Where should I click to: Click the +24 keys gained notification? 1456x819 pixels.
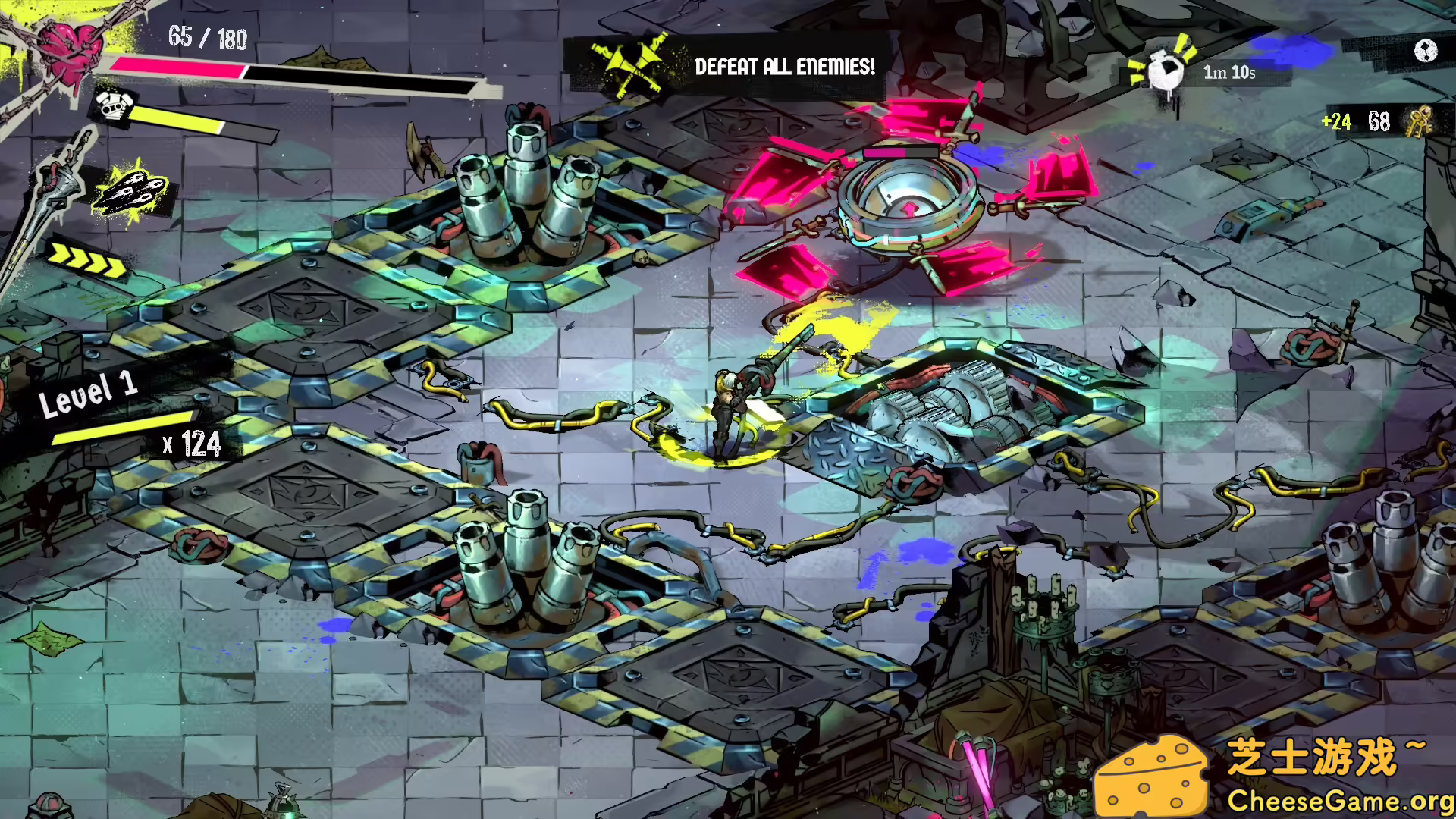[1335, 120]
